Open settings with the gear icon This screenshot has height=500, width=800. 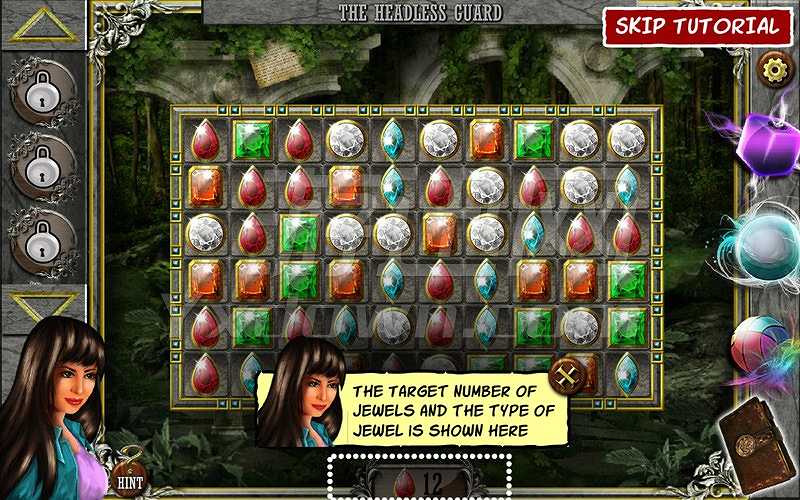(773, 68)
